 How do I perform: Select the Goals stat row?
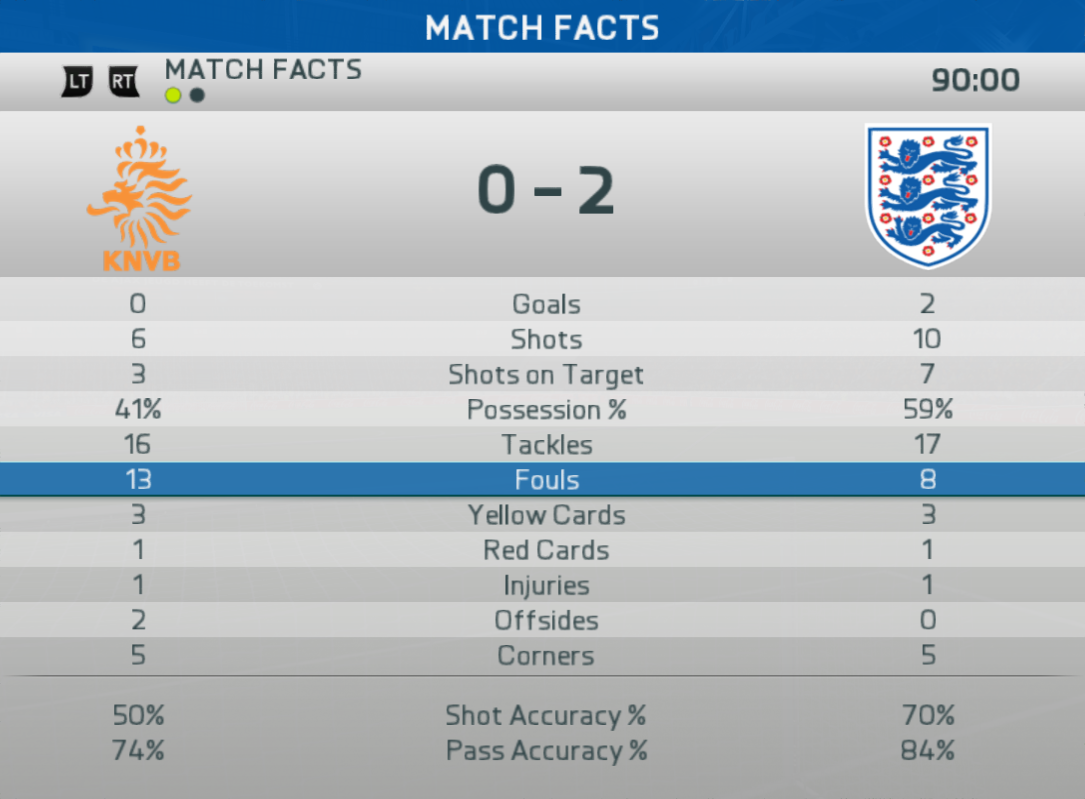546,304
